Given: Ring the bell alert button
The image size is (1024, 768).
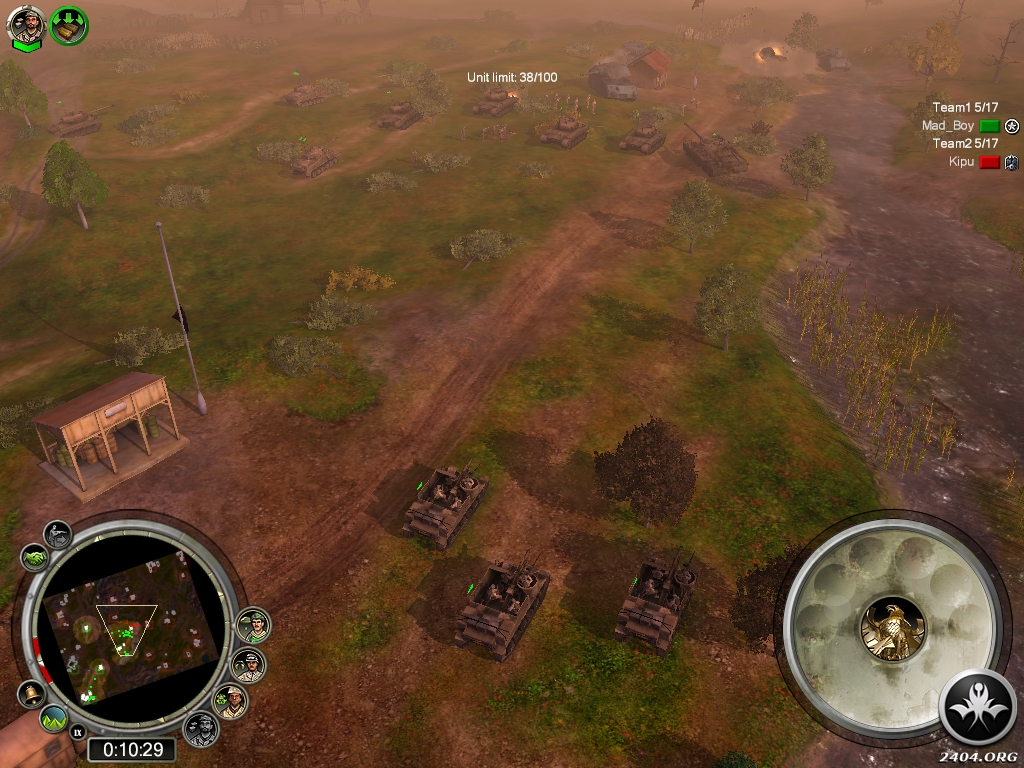Looking at the screenshot, I should pyautogui.click(x=30, y=694).
